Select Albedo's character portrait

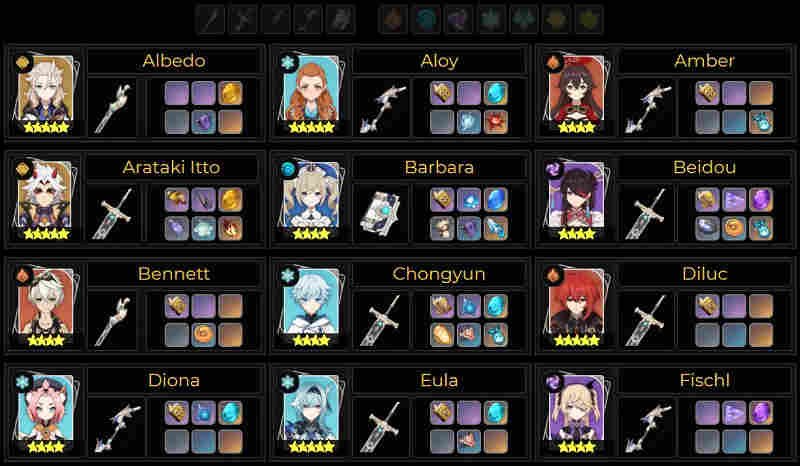click(45, 94)
